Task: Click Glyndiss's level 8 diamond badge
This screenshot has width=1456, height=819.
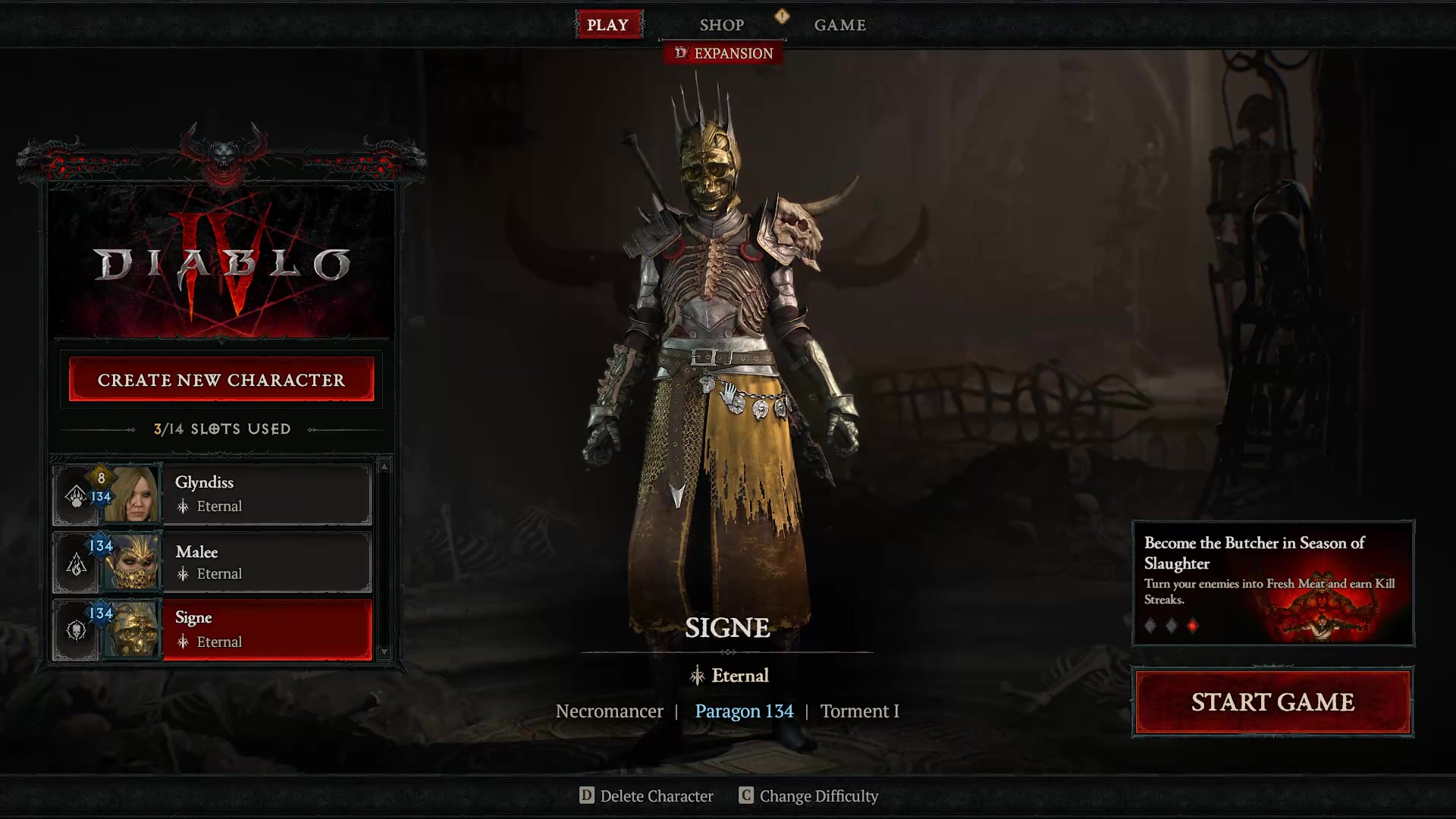Action: tap(100, 479)
